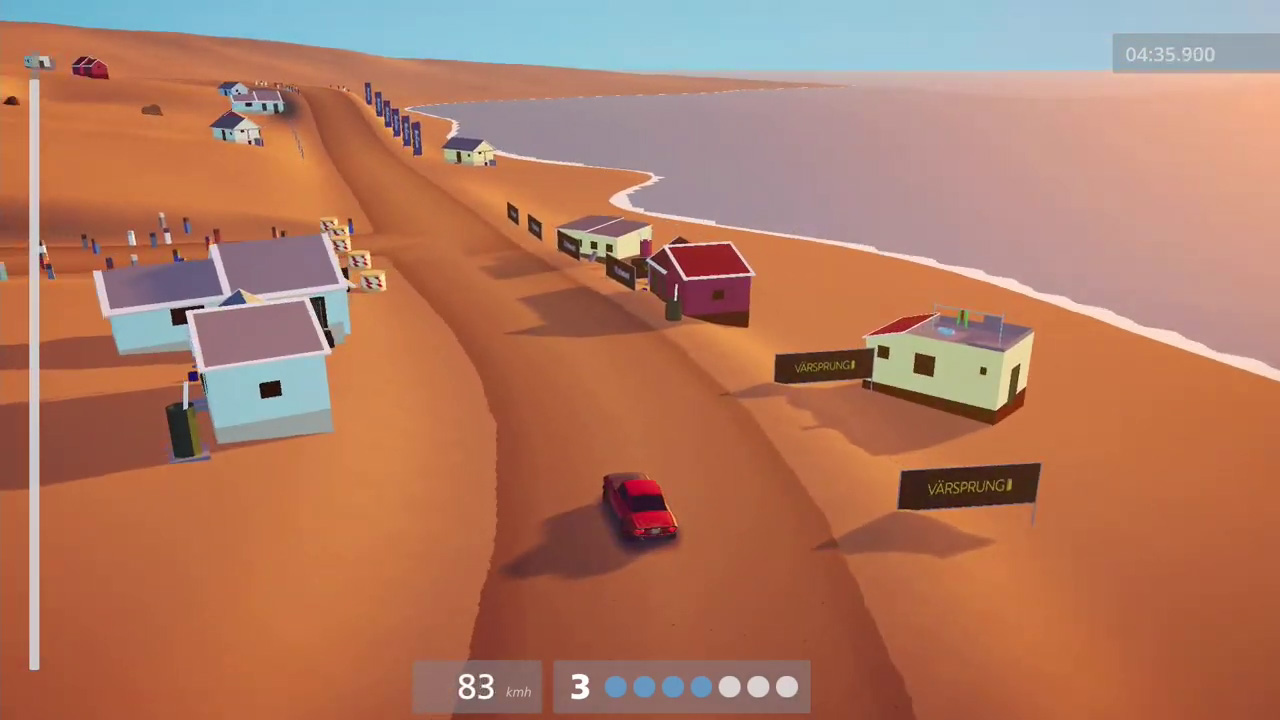1280x720 pixels.
Task: Click the gear indicator showing 3
Action: (x=580, y=686)
